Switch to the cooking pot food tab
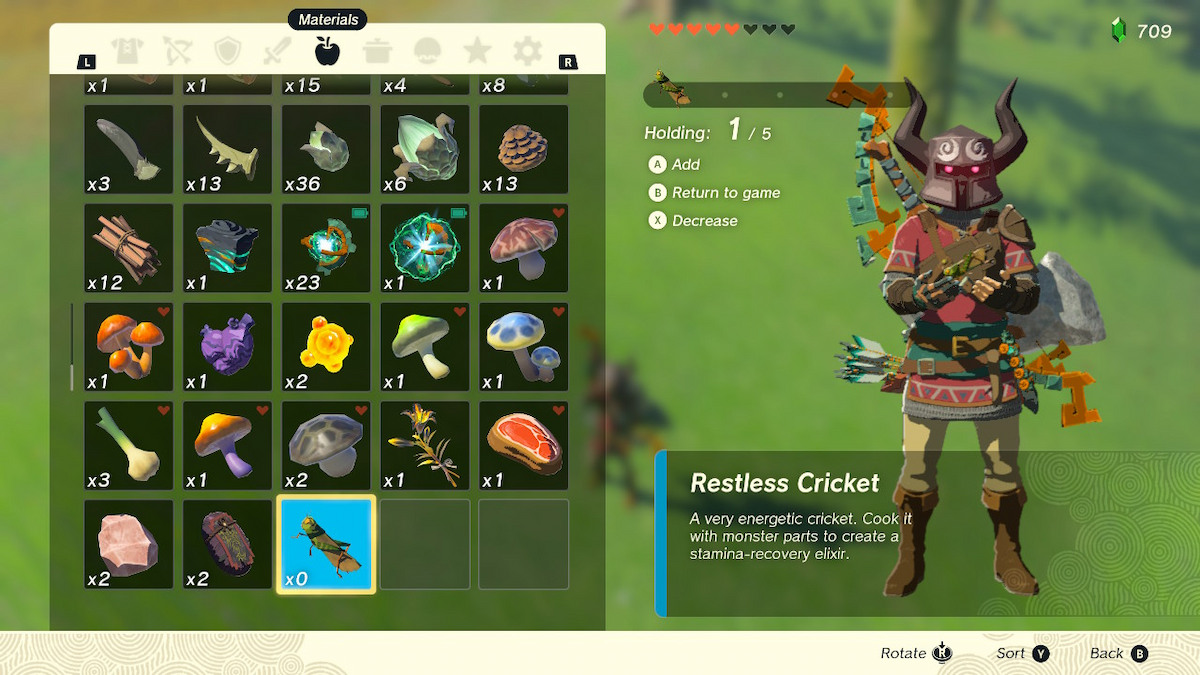The height and width of the screenshot is (675, 1200). (377, 50)
